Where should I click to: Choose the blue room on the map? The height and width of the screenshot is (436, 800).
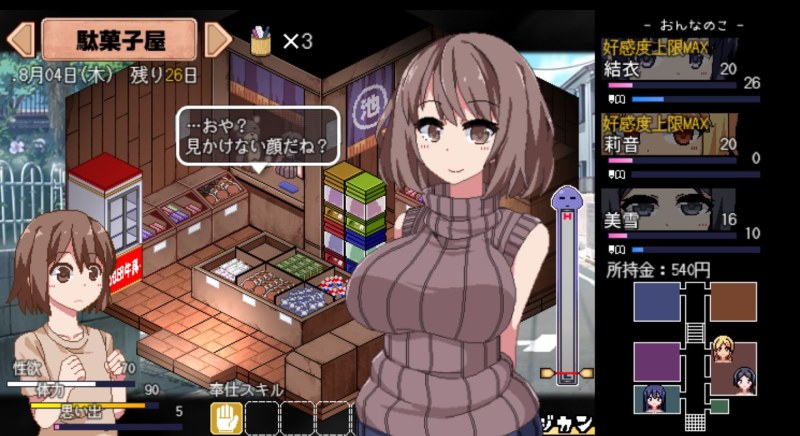coord(657,302)
